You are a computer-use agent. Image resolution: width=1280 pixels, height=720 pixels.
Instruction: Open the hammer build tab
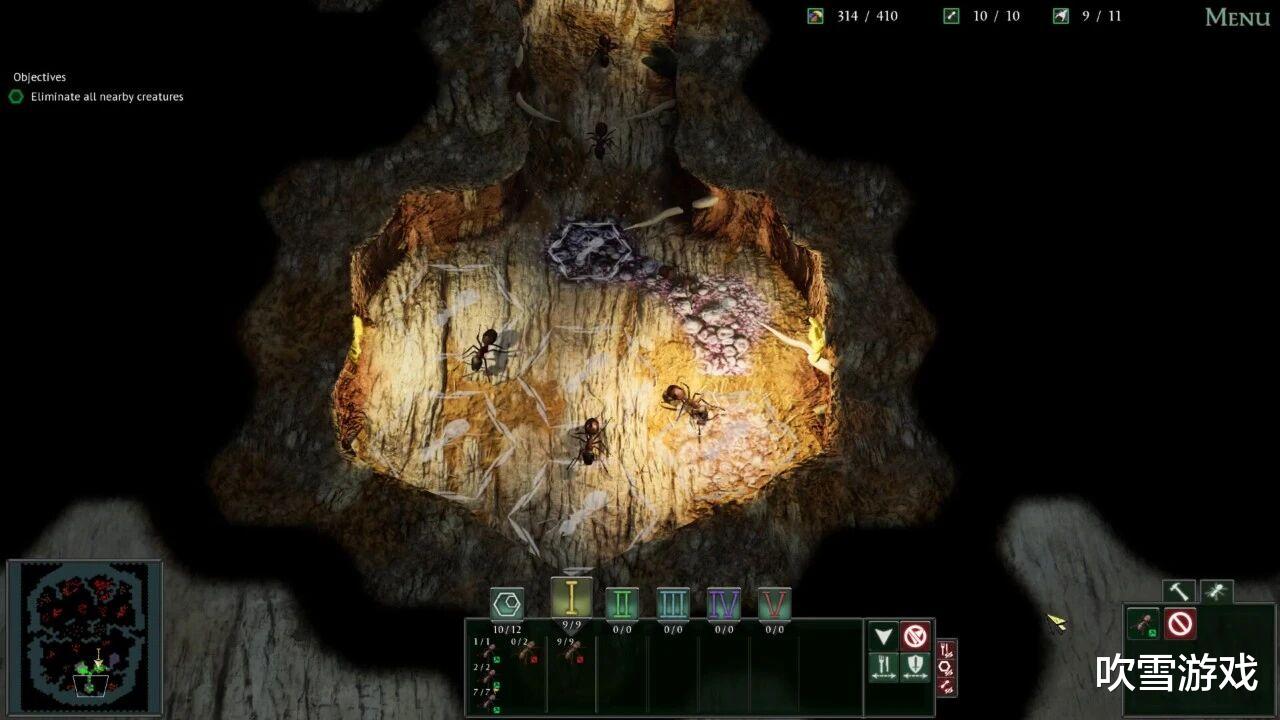[x=1179, y=593]
